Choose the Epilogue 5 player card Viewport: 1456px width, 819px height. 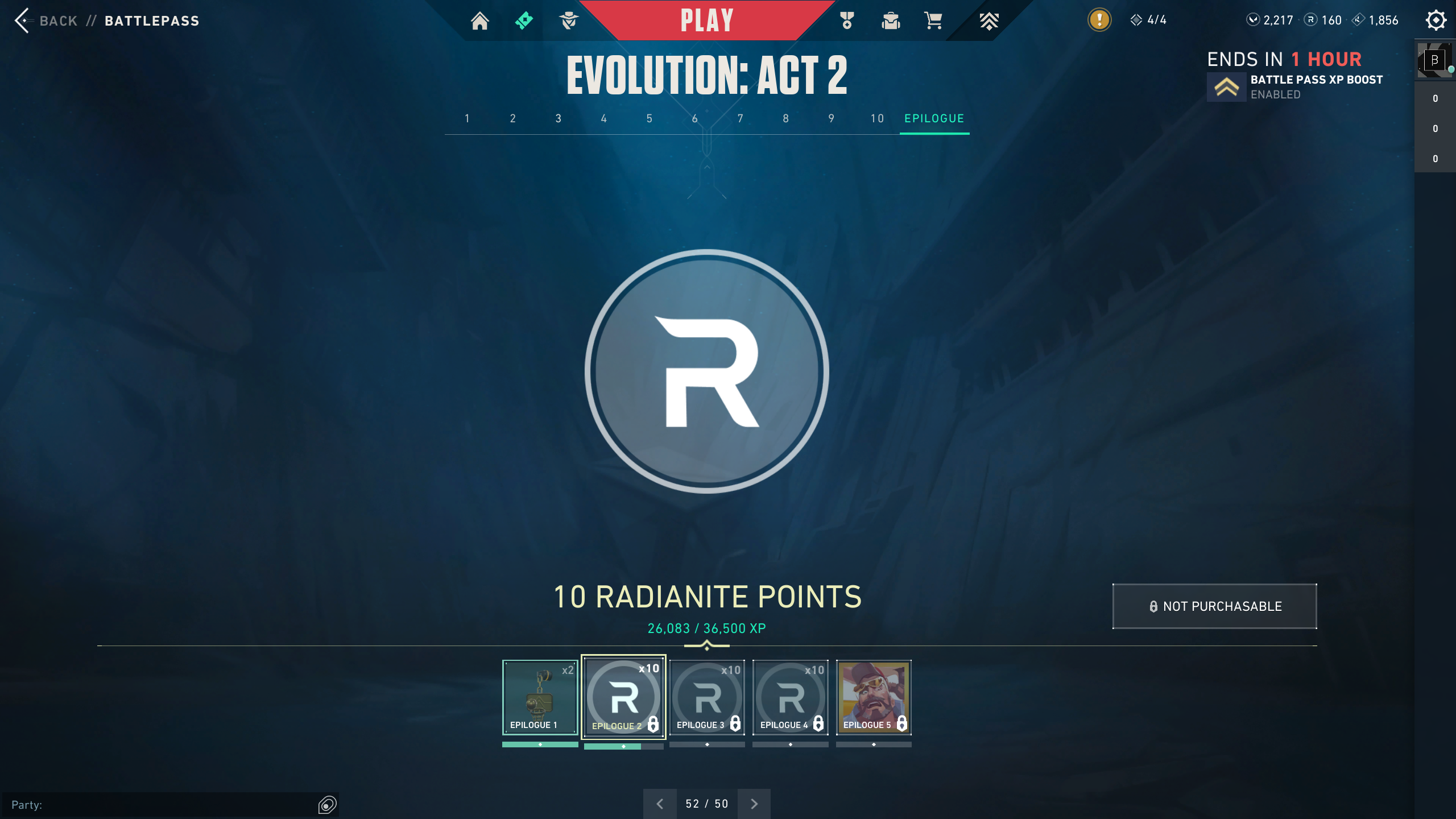[x=874, y=697]
